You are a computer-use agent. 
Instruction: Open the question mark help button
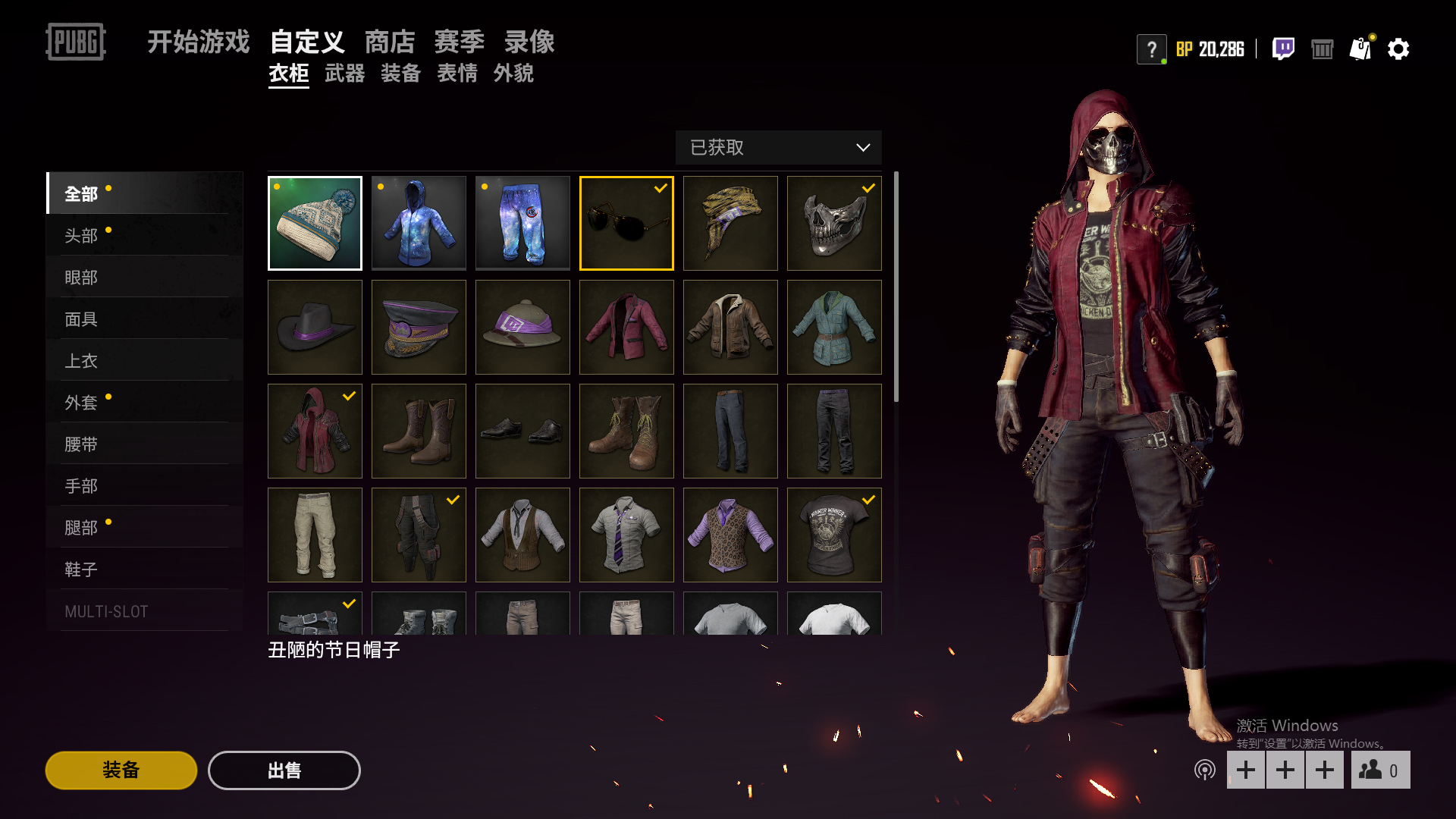pos(1151,49)
